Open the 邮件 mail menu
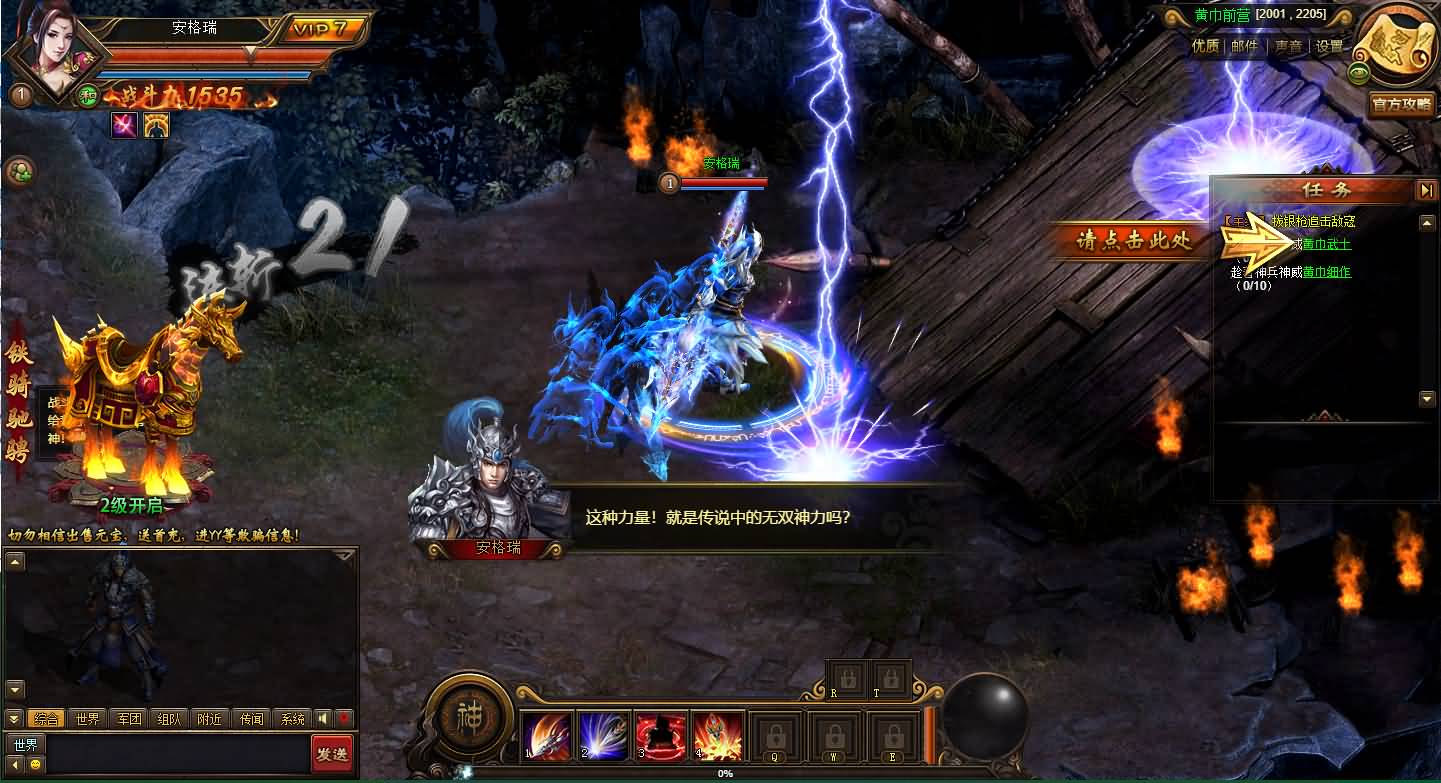Viewport: 1441px width, 783px height. tap(1245, 46)
